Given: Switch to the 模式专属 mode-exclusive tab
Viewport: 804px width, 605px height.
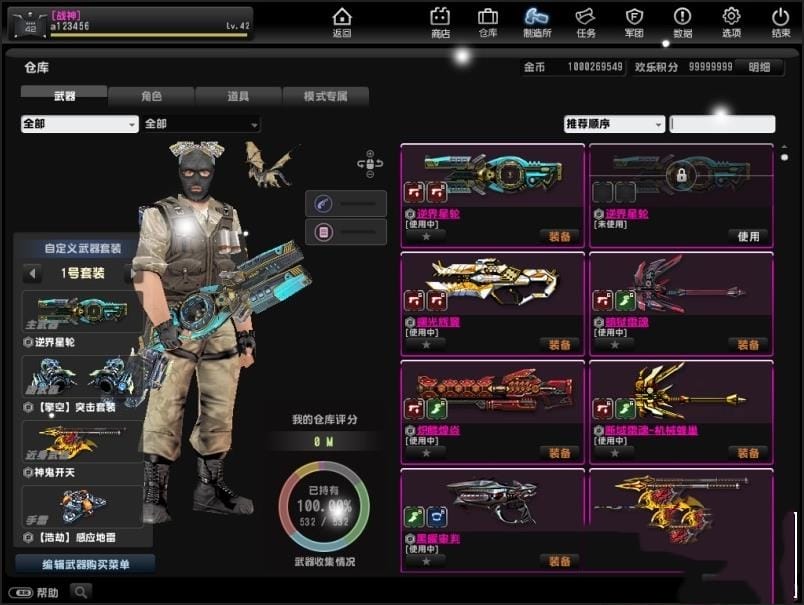Looking at the screenshot, I should tap(325, 97).
